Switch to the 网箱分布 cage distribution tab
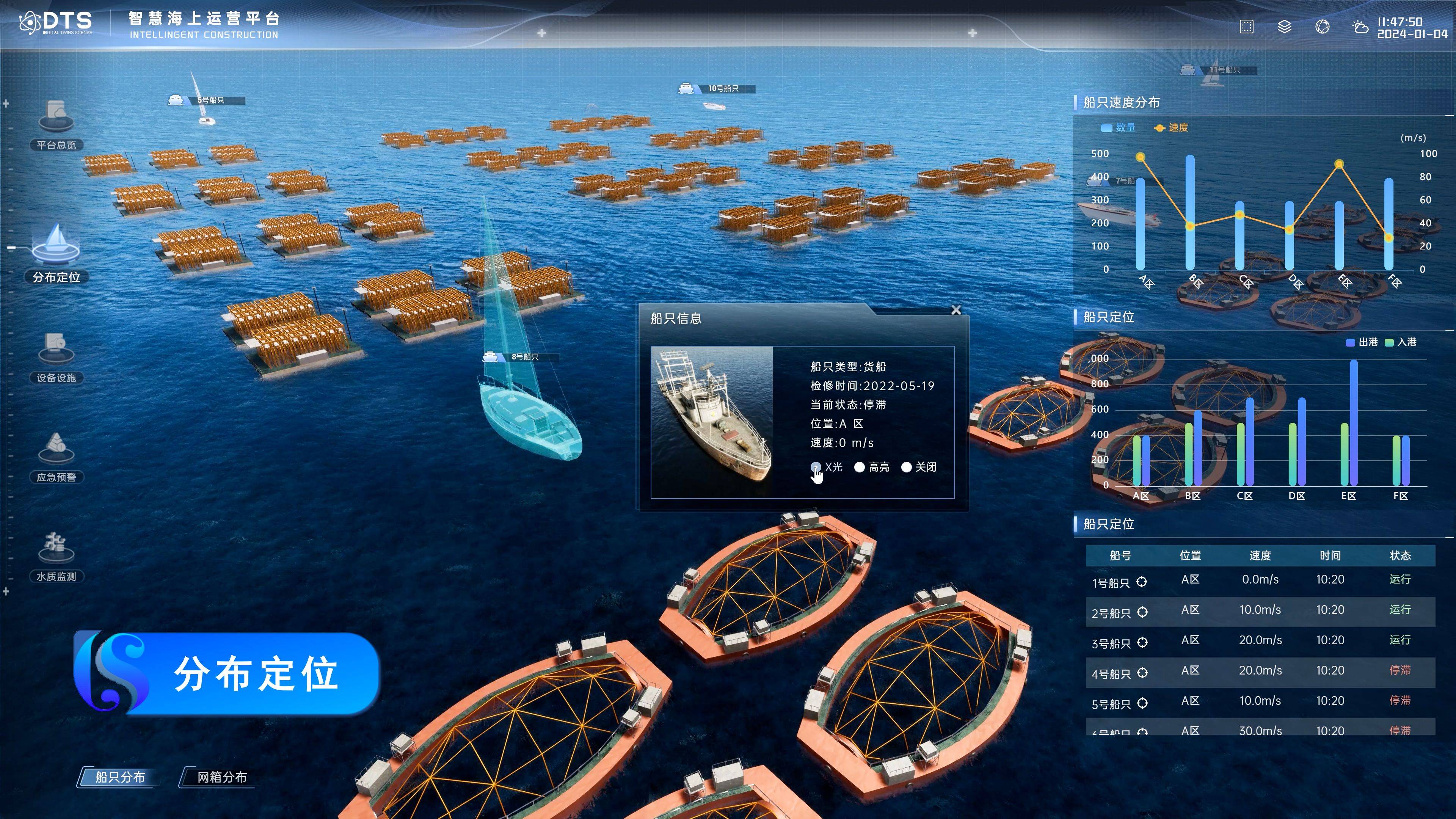 (x=221, y=777)
